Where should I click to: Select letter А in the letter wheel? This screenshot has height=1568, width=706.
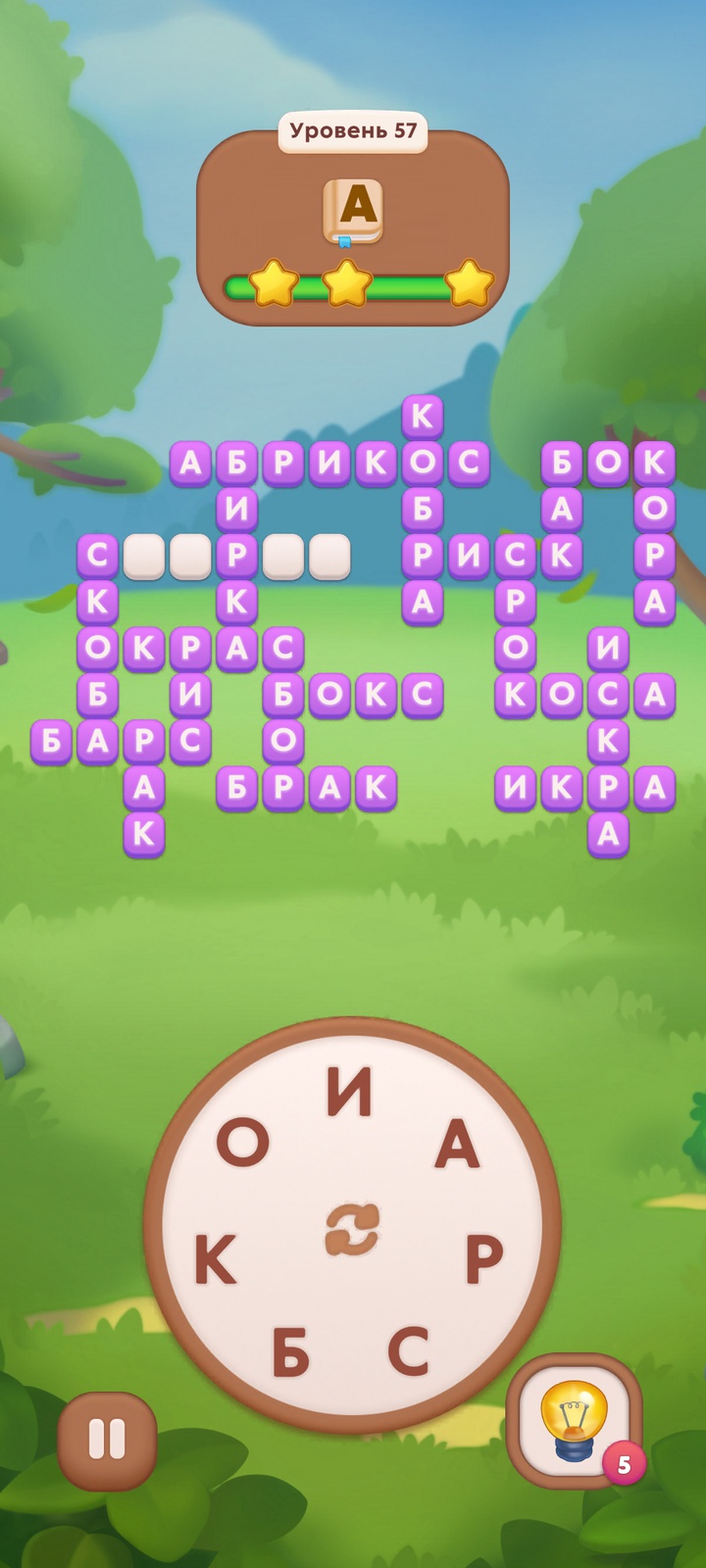[457, 1145]
